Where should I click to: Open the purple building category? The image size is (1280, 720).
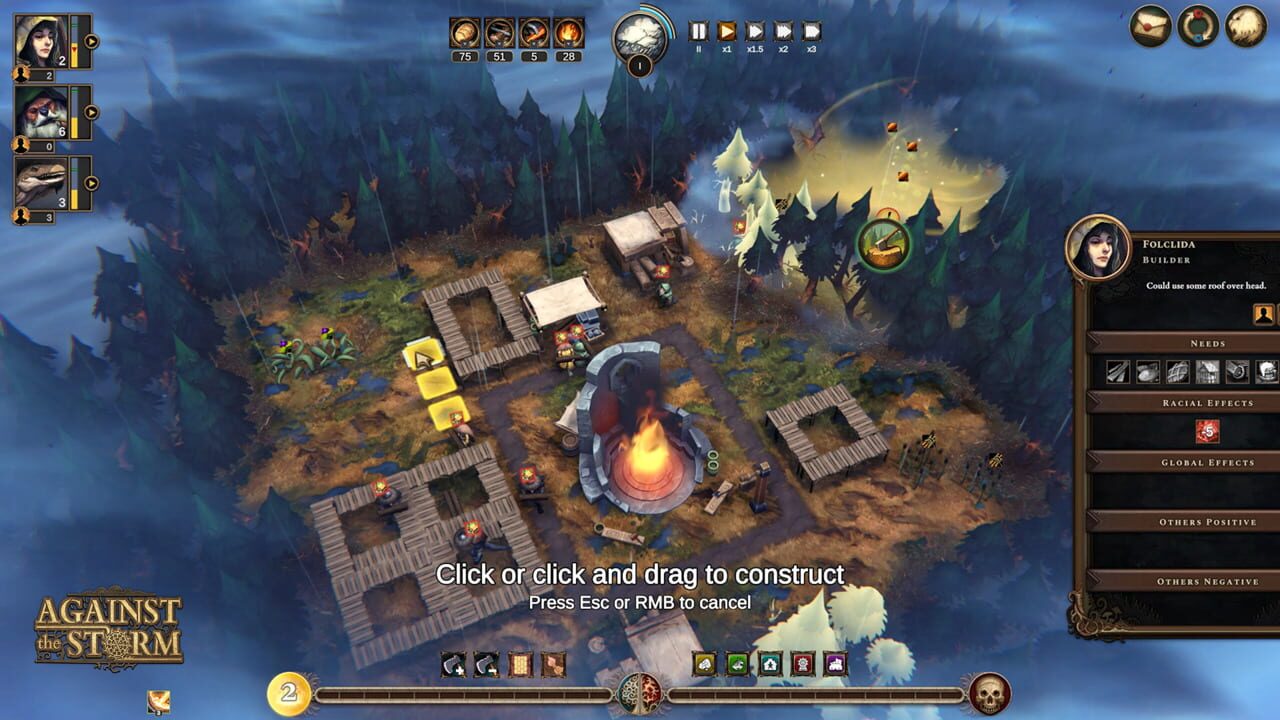(x=834, y=664)
